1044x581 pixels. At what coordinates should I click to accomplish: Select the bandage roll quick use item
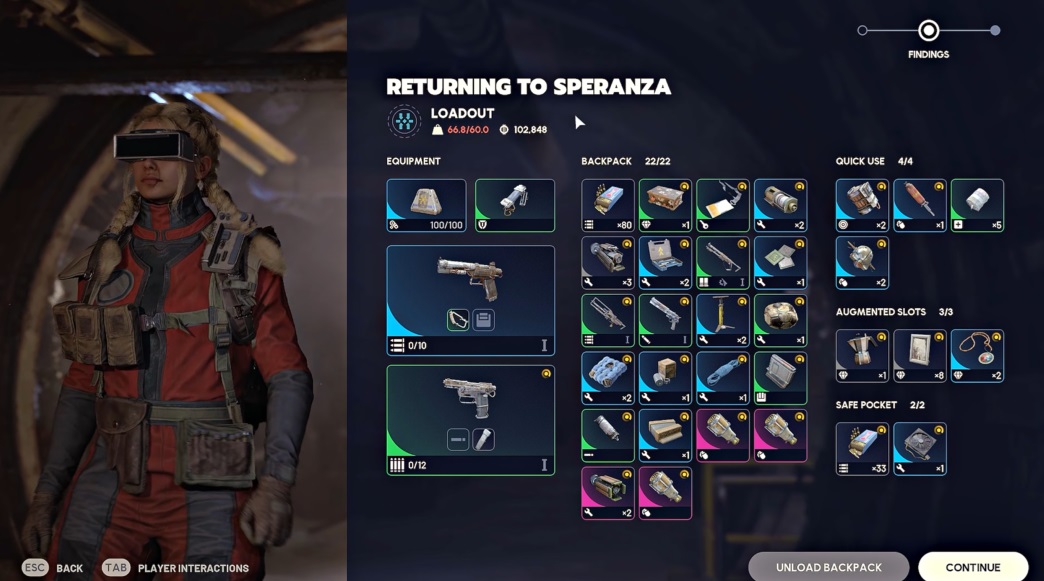point(977,205)
